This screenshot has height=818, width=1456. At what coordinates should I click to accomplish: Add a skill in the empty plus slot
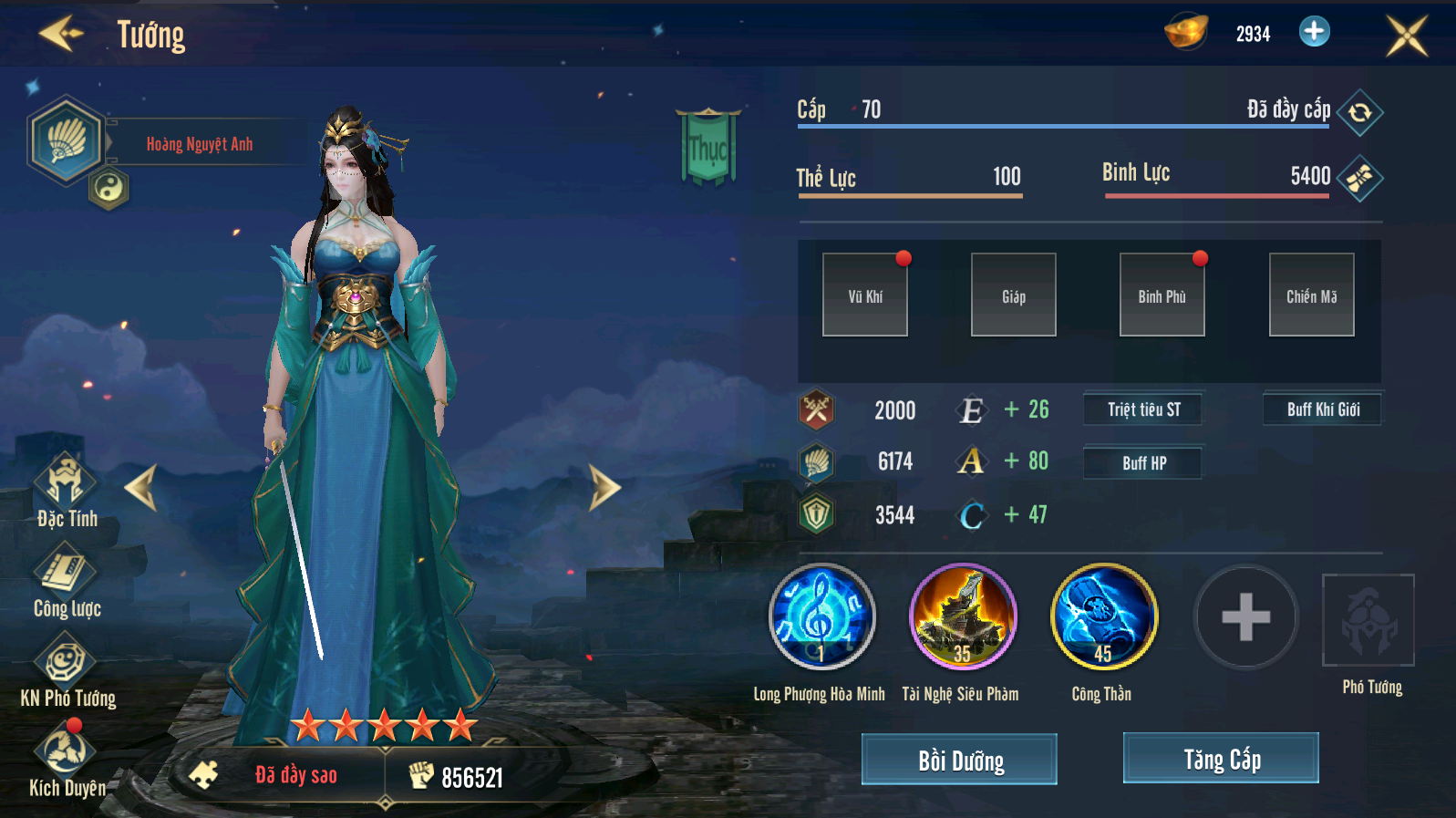click(1245, 617)
